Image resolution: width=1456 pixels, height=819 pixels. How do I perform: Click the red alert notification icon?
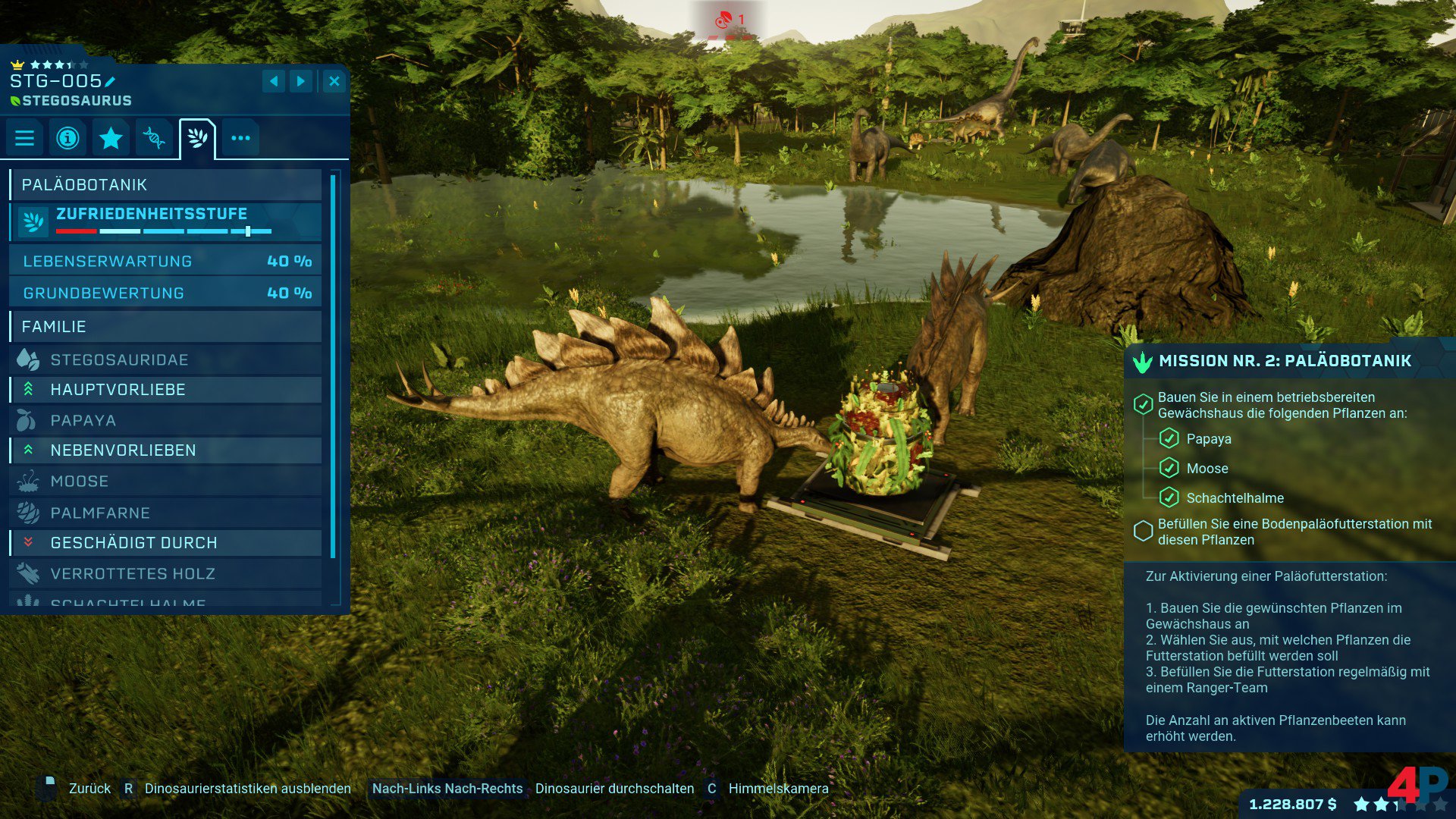pos(724,19)
